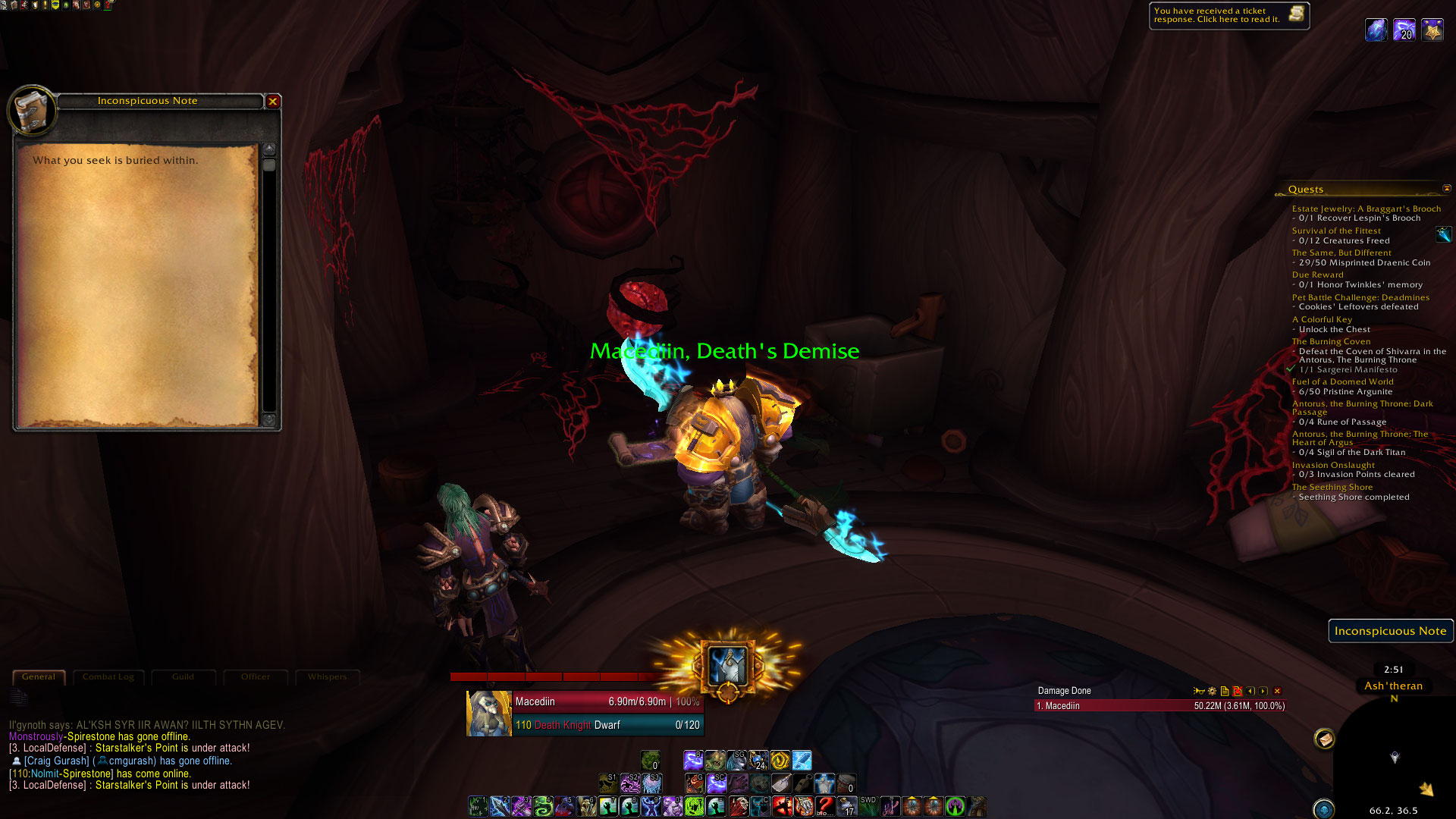The width and height of the screenshot is (1456, 819).
Task: Click the Macediin row in damage meter
Action: (1160, 706)
